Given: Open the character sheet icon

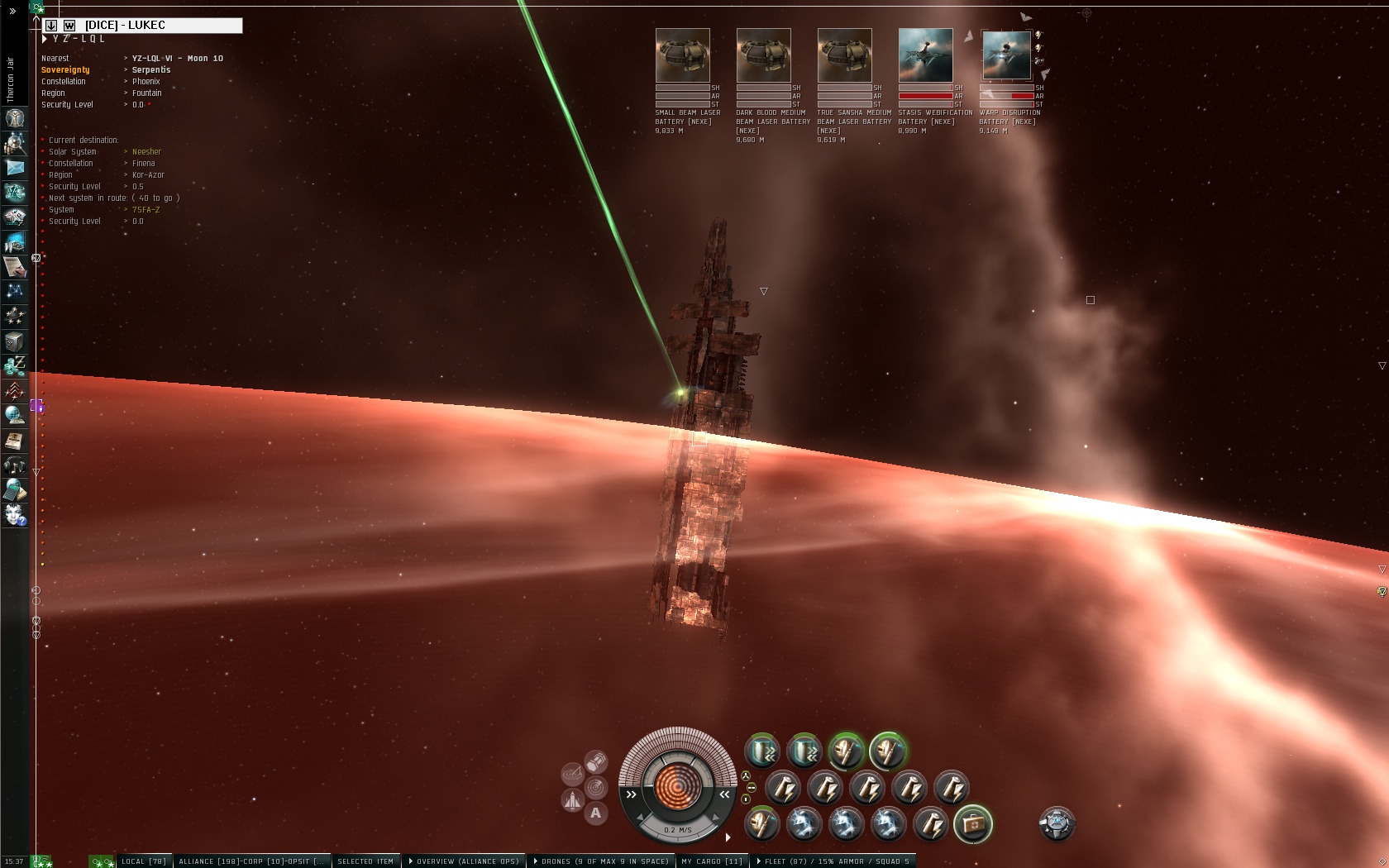Looking at the screenshot, I should click(x=15, y=118).
